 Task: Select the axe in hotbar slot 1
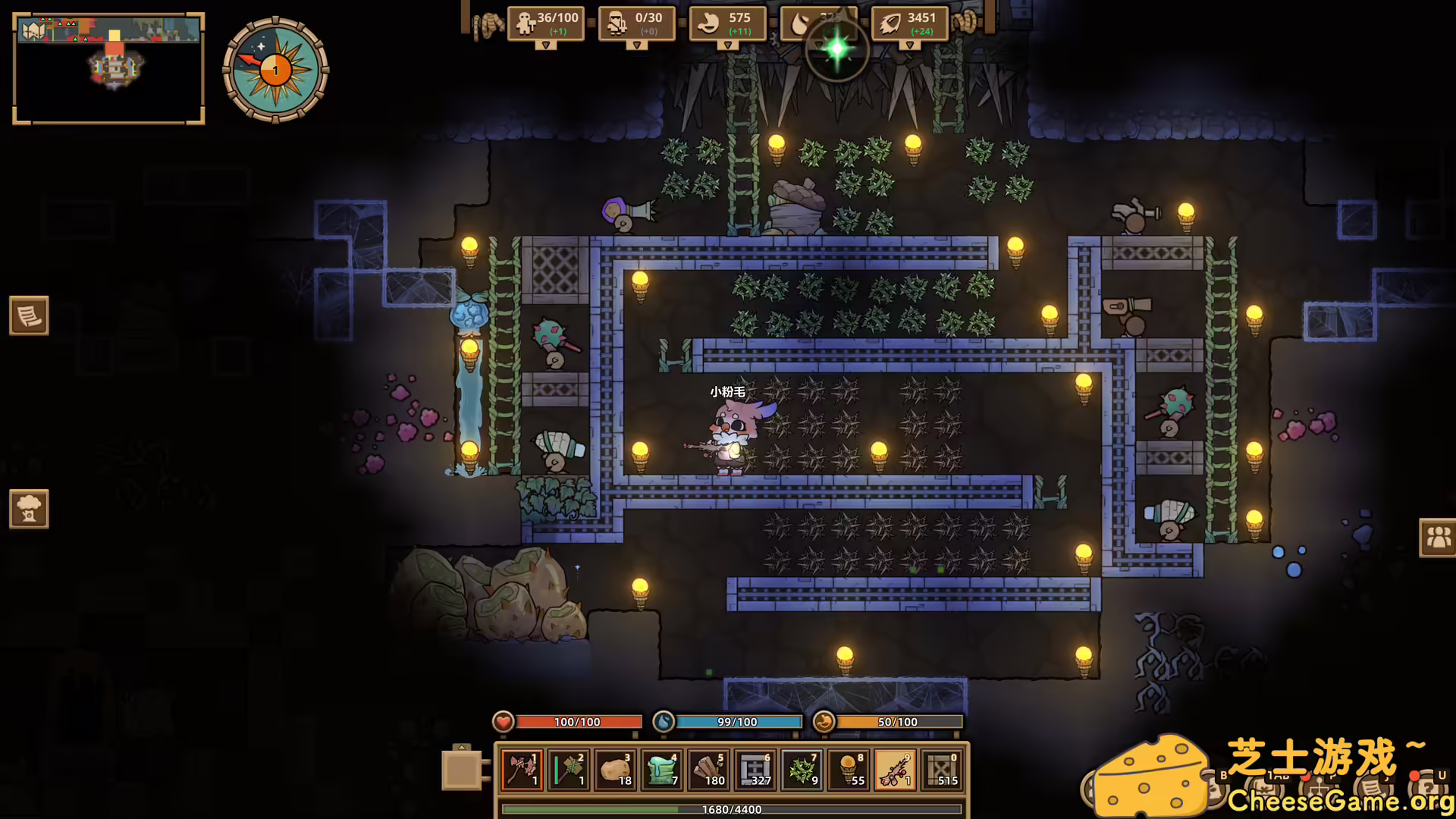tap(522, 770)
